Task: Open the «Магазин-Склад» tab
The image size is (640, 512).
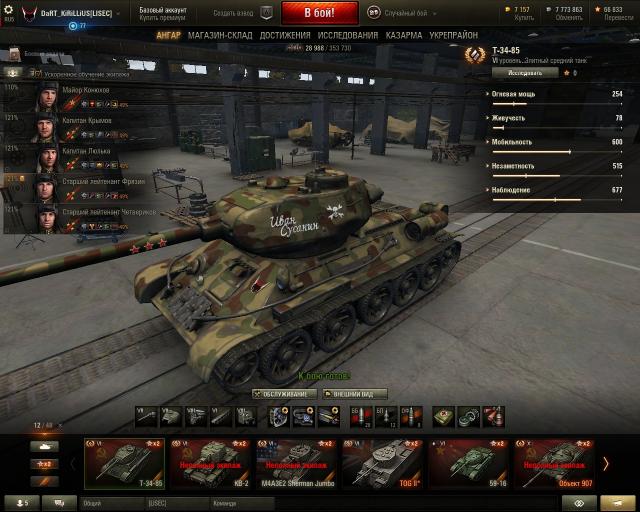Action: pos(220,35)
